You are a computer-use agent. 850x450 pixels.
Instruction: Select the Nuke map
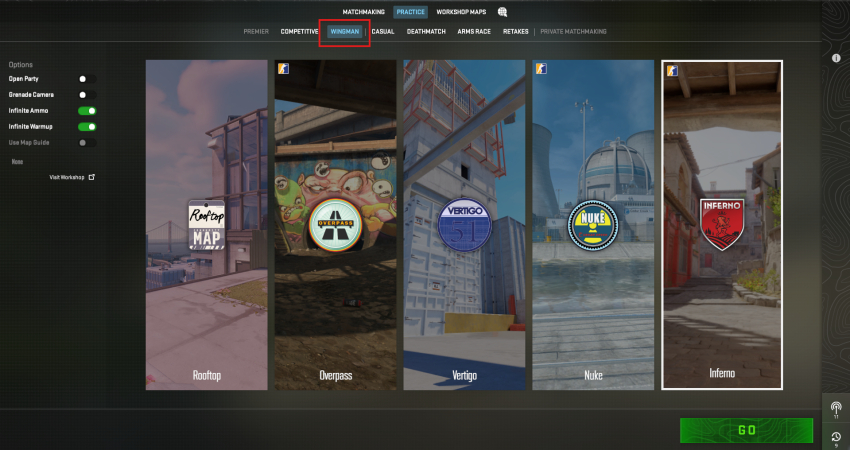(593, 225)
